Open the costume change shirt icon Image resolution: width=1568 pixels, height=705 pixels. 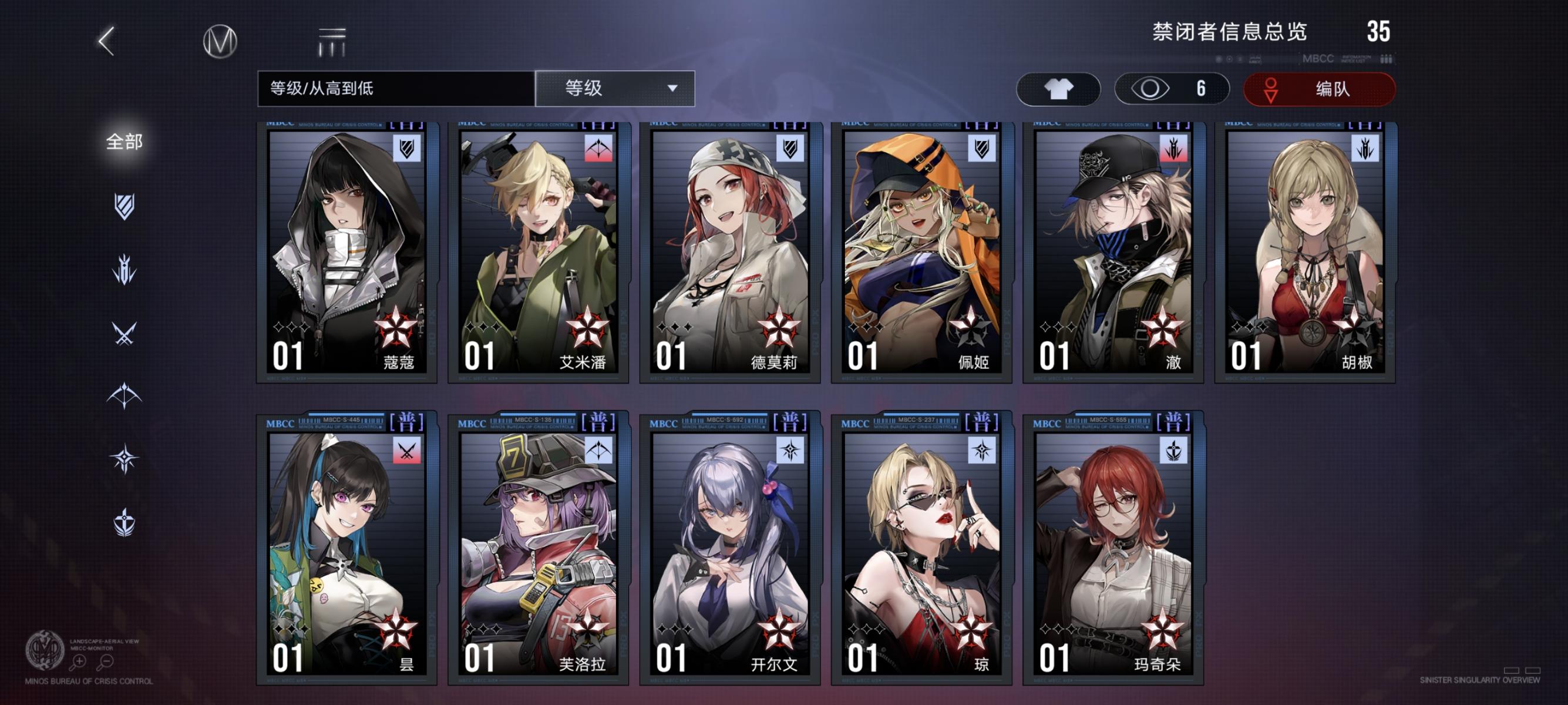1058,88
